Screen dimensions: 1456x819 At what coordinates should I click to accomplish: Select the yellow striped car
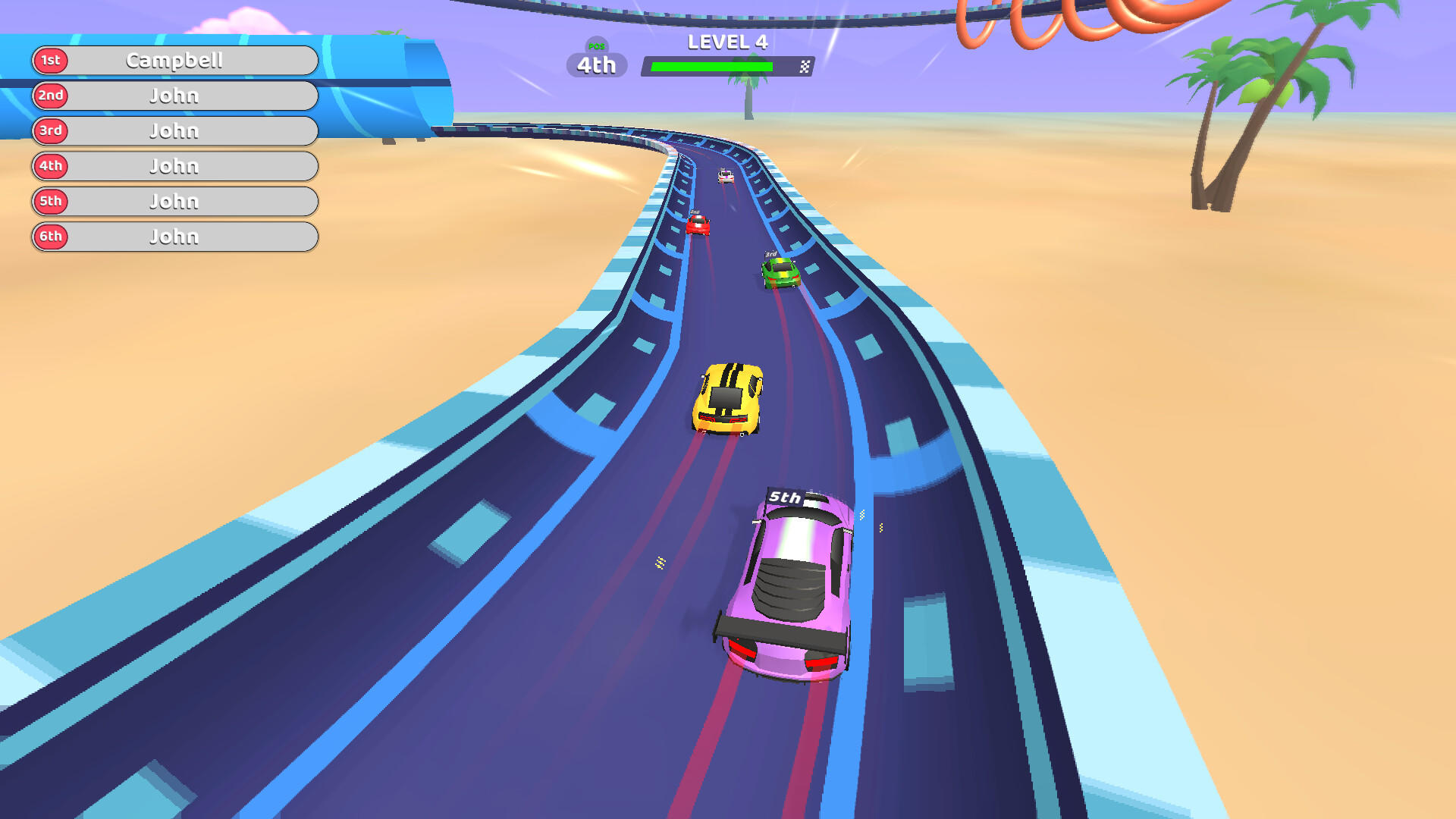728,398
